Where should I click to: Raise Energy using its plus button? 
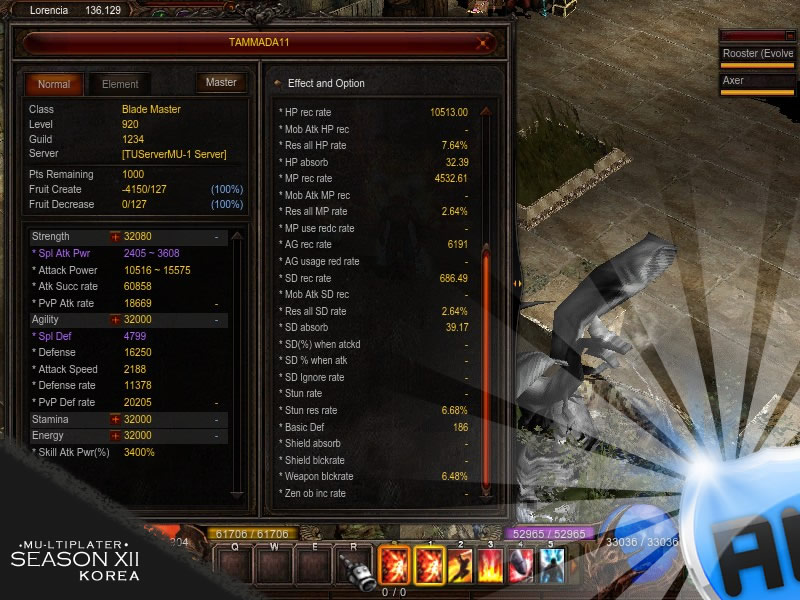115,436
